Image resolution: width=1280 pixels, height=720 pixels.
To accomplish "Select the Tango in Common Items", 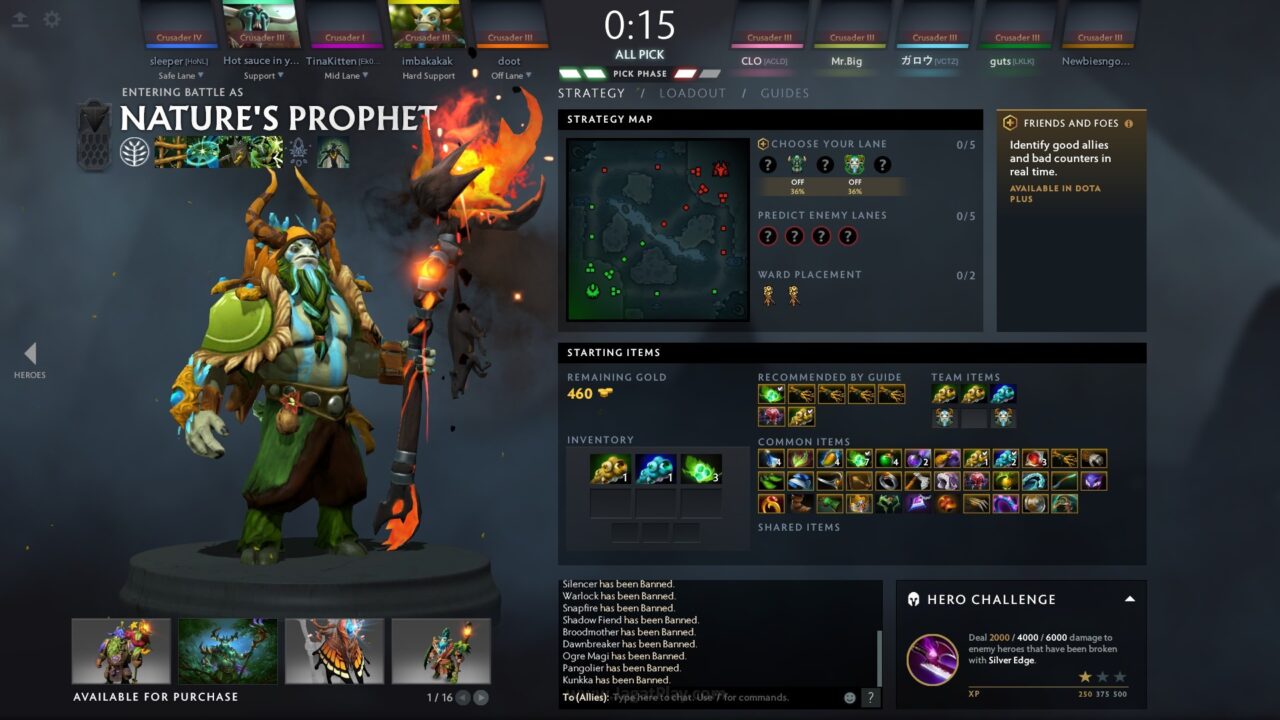I will (x=858, y=460).
